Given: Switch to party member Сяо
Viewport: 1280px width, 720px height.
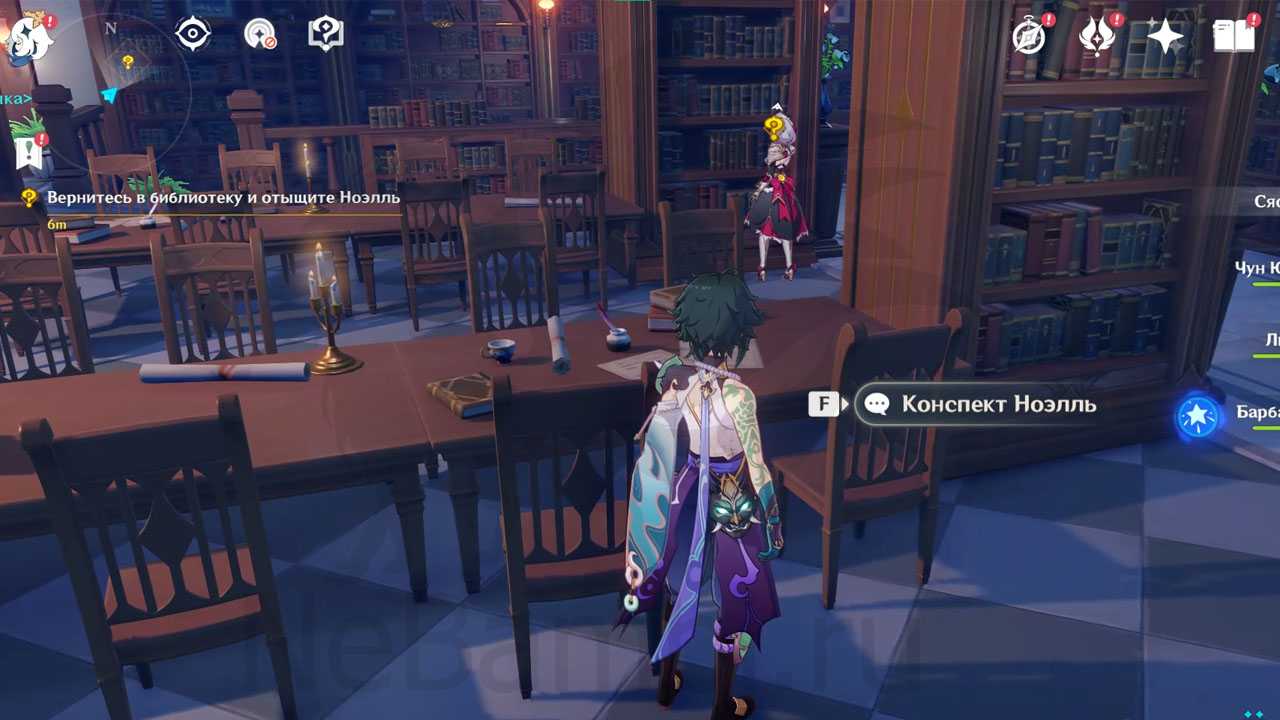Looking at the screenshot, I should coord(1266,201).
